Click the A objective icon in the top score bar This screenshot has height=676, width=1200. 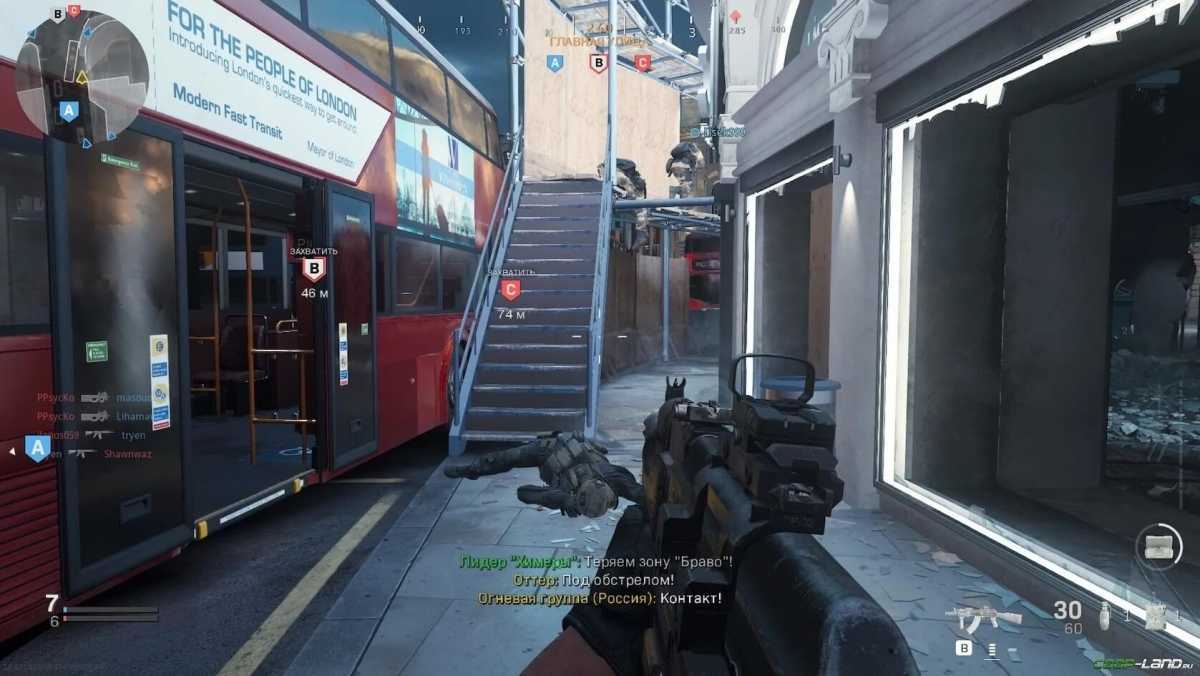click(554, 63)
